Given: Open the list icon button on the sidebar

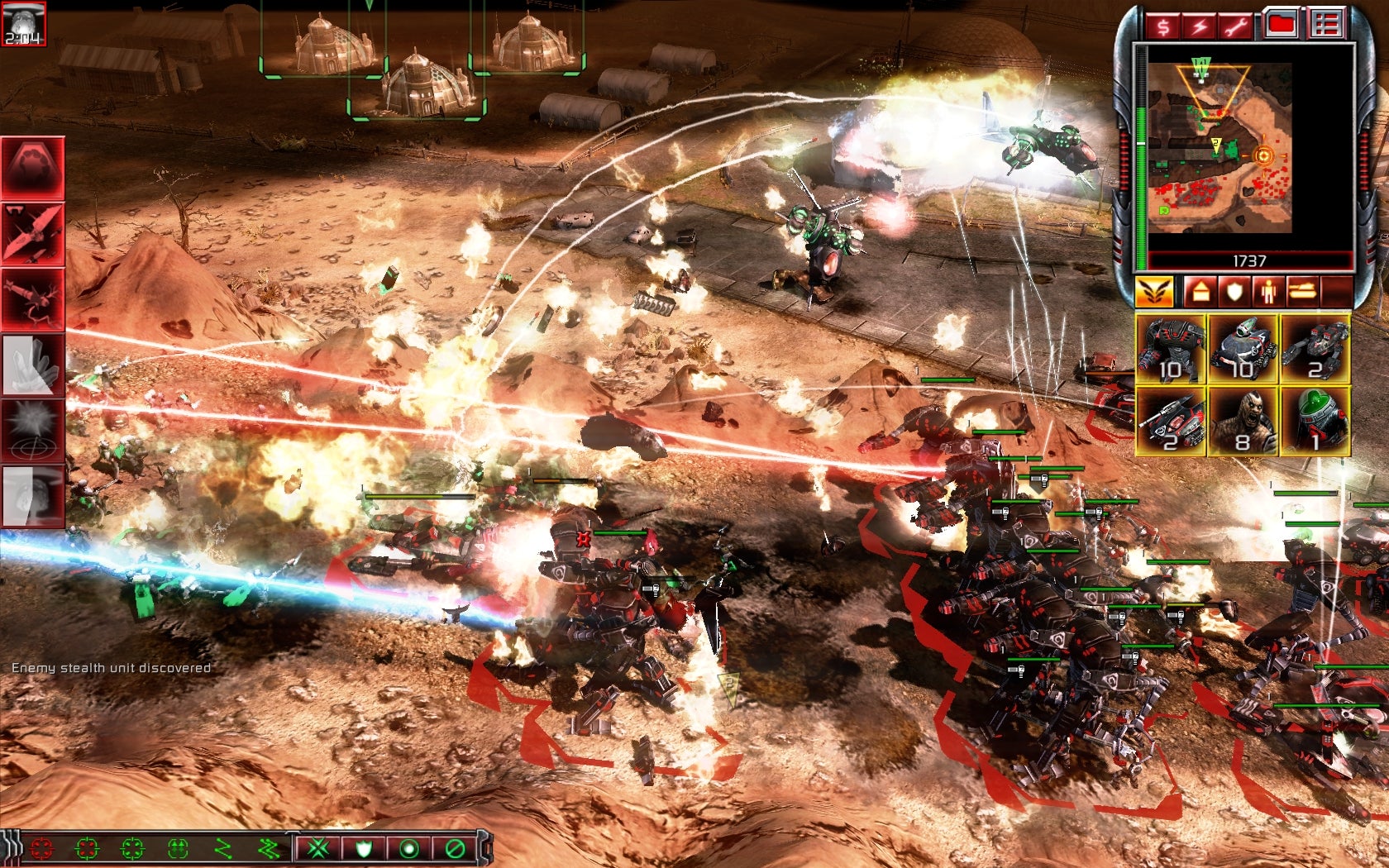Looking at the screenshot, I should [x=1326, y=25].
